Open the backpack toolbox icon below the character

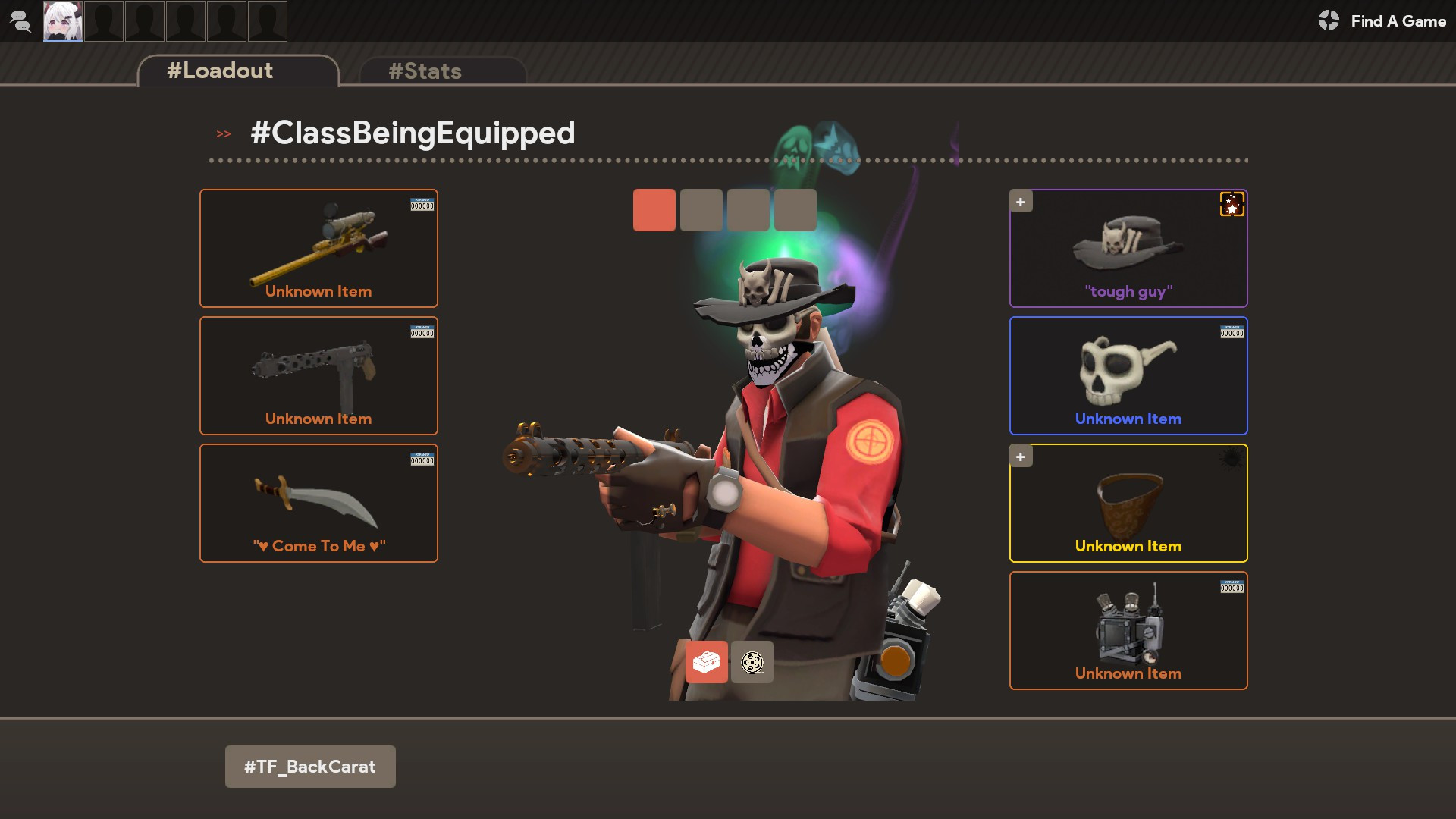706,662
